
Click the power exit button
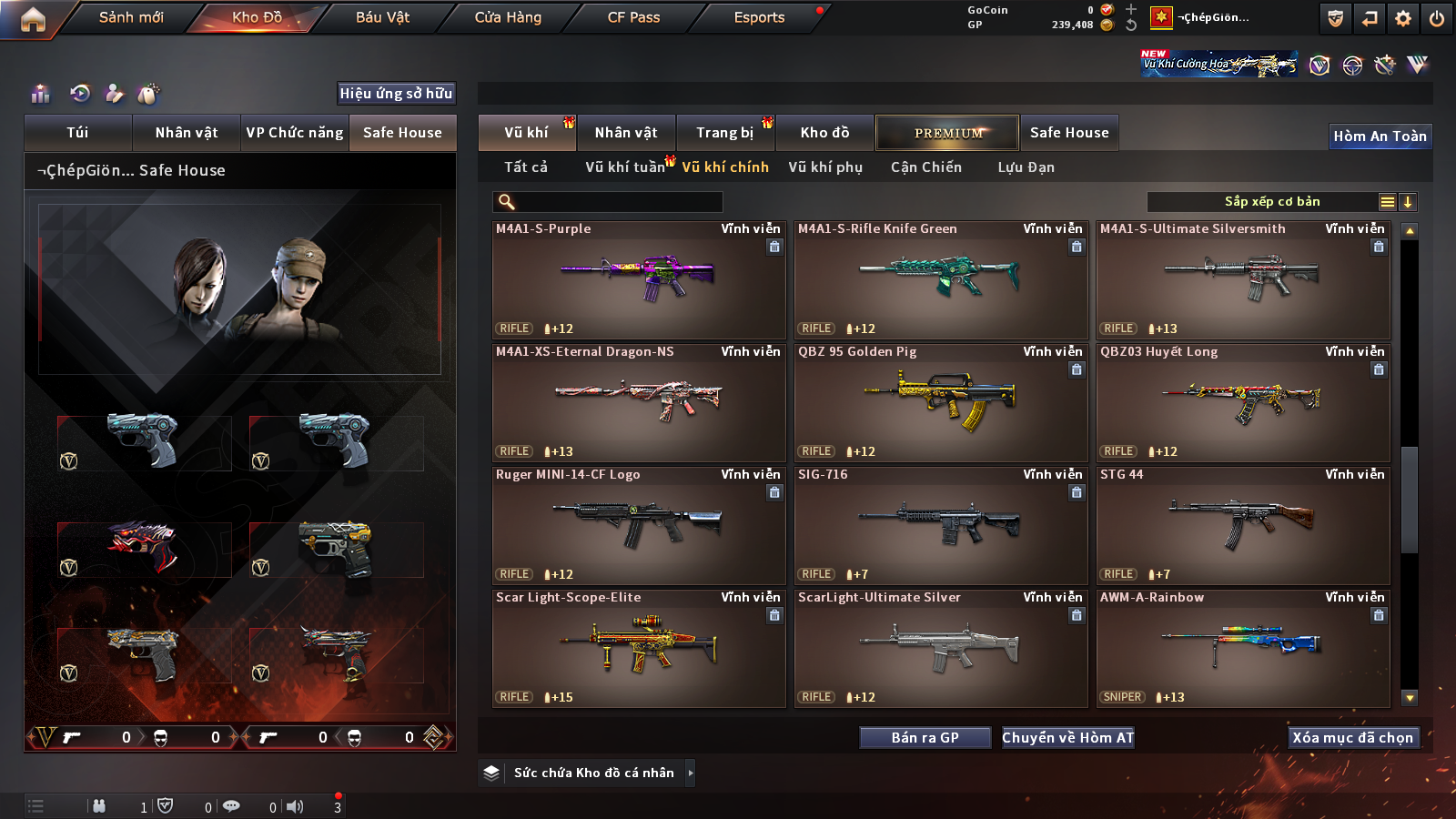tap(1437, 18)
